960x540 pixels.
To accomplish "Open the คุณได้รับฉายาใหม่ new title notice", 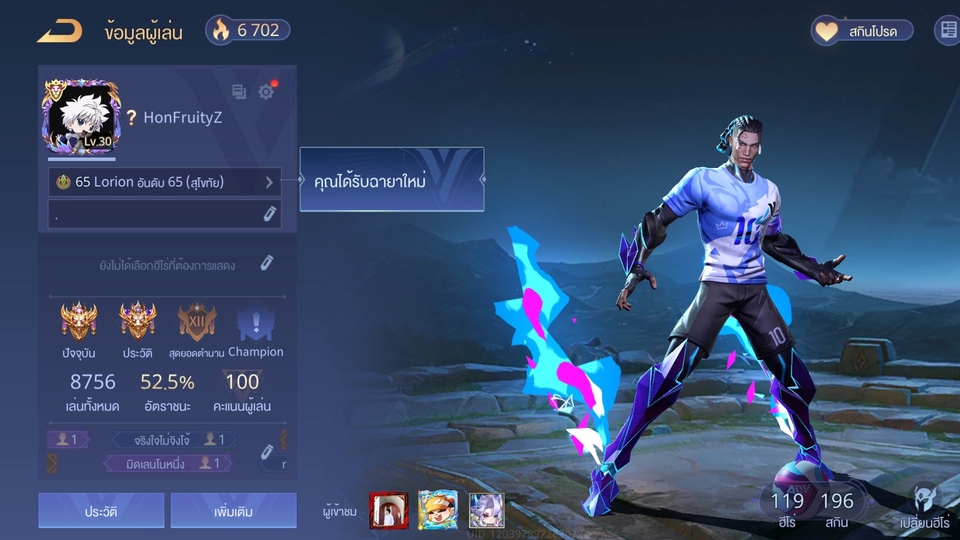I will tap(391, 180).
